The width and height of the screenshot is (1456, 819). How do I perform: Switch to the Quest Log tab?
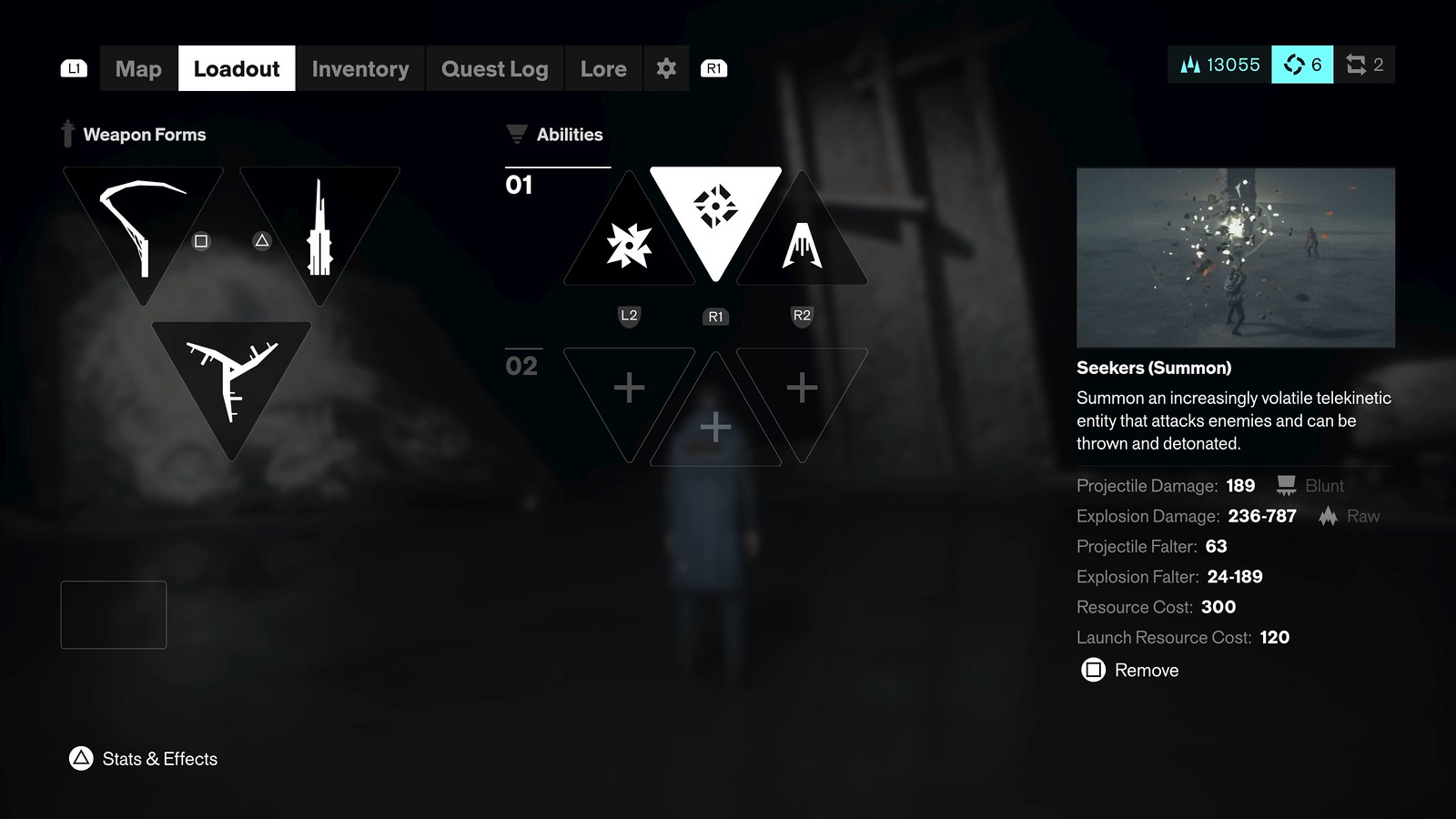495,68
